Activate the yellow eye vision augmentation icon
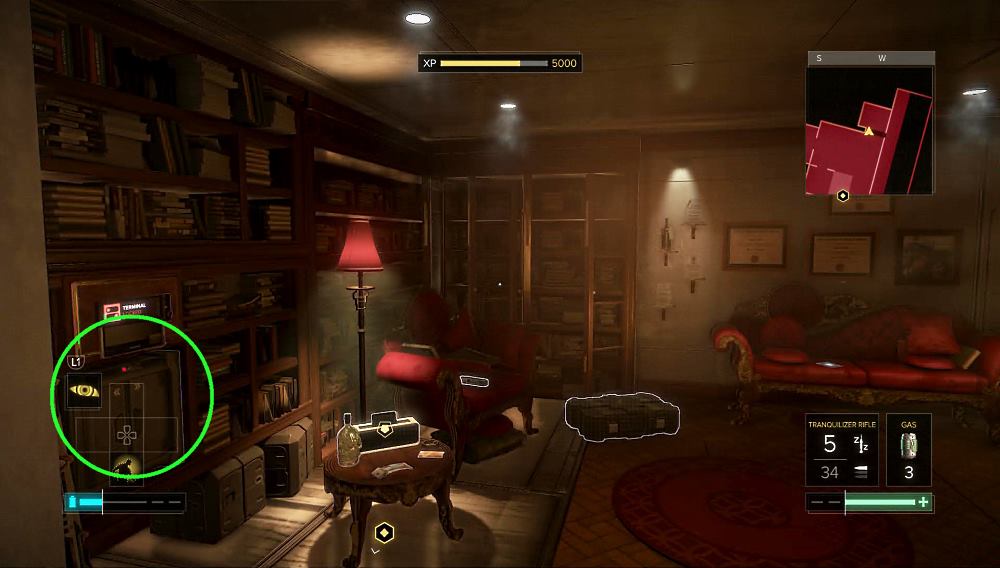Viewport: 1000px width, 568px height. (x=84, y=391)
